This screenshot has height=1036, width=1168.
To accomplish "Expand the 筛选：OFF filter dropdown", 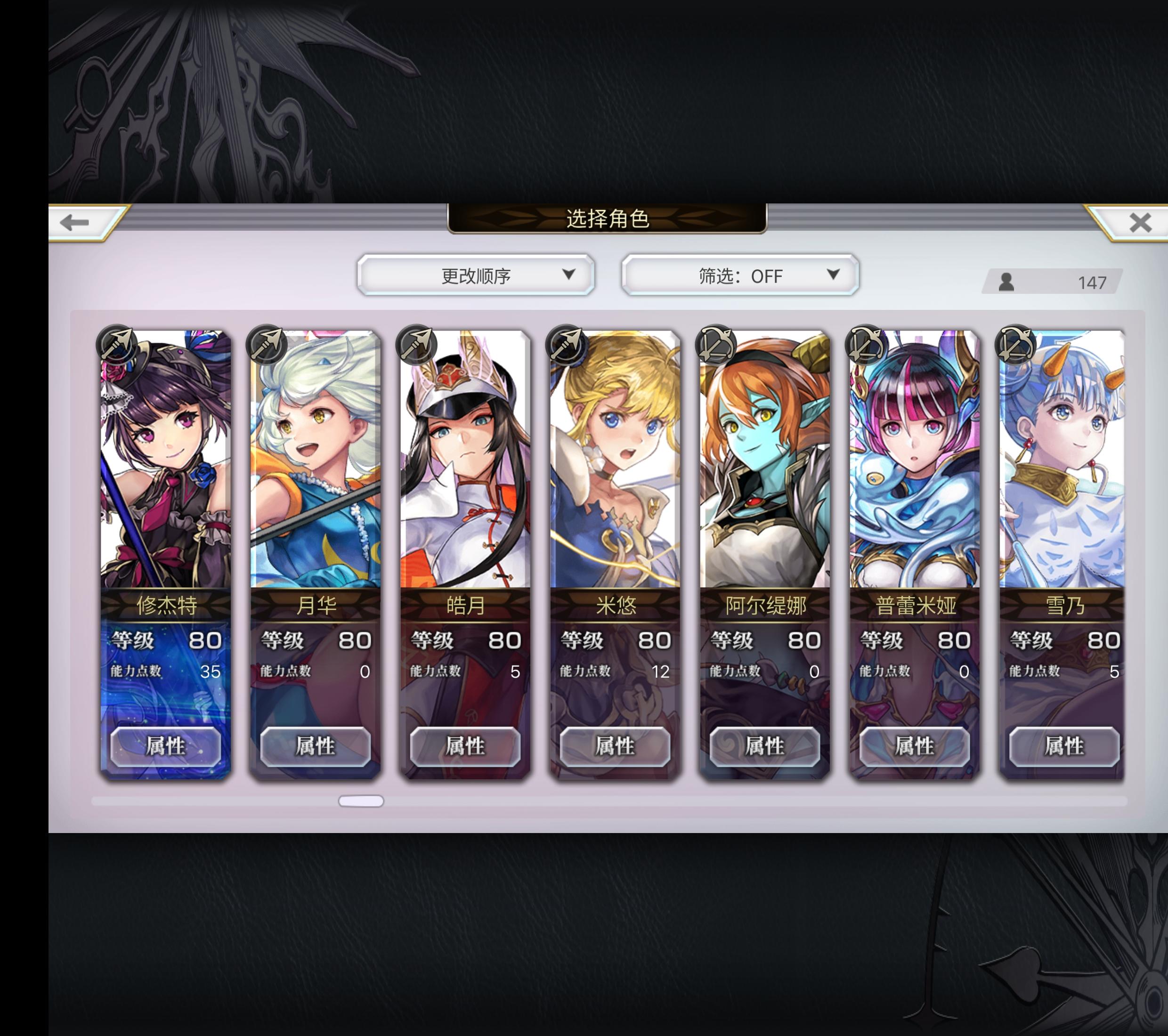I will click(740, 276).
